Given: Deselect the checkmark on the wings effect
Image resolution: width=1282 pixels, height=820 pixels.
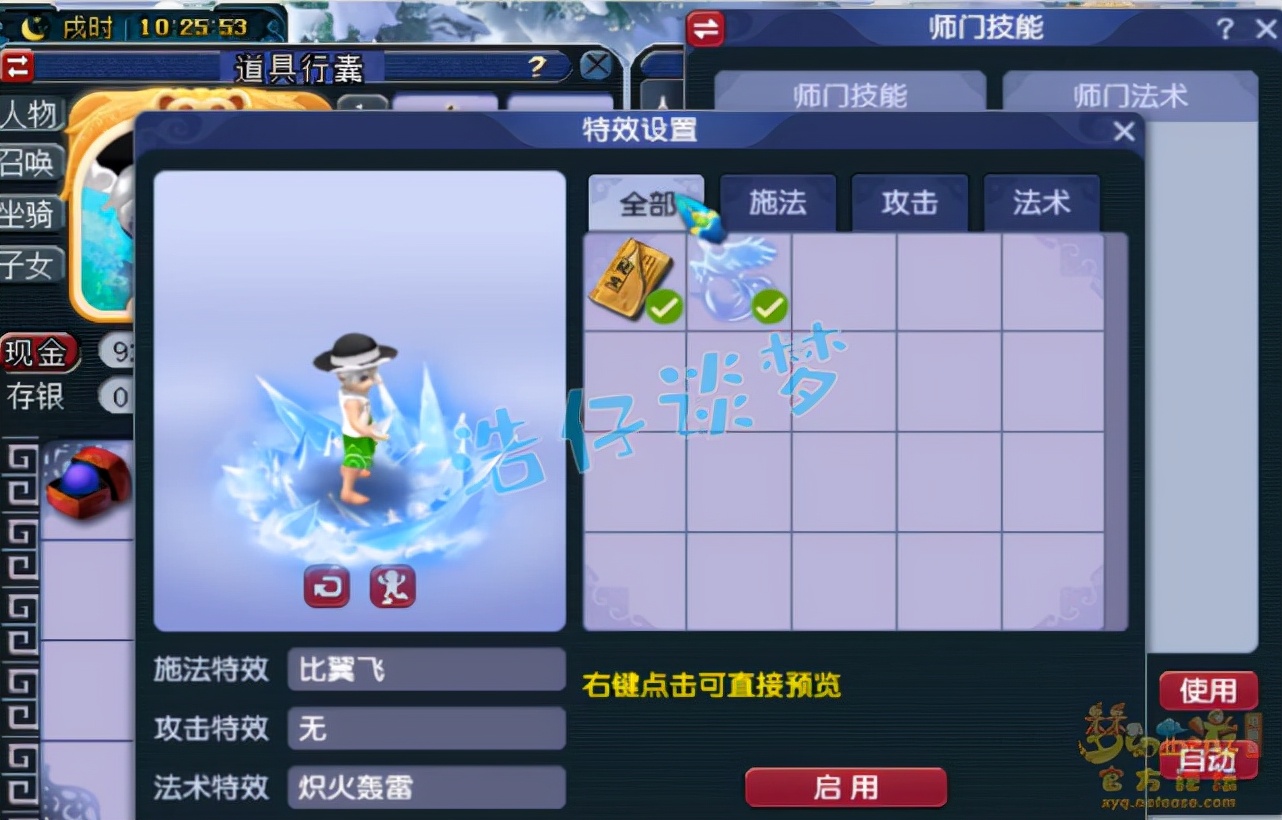Looking at the screenshot, I should (768, 308).
